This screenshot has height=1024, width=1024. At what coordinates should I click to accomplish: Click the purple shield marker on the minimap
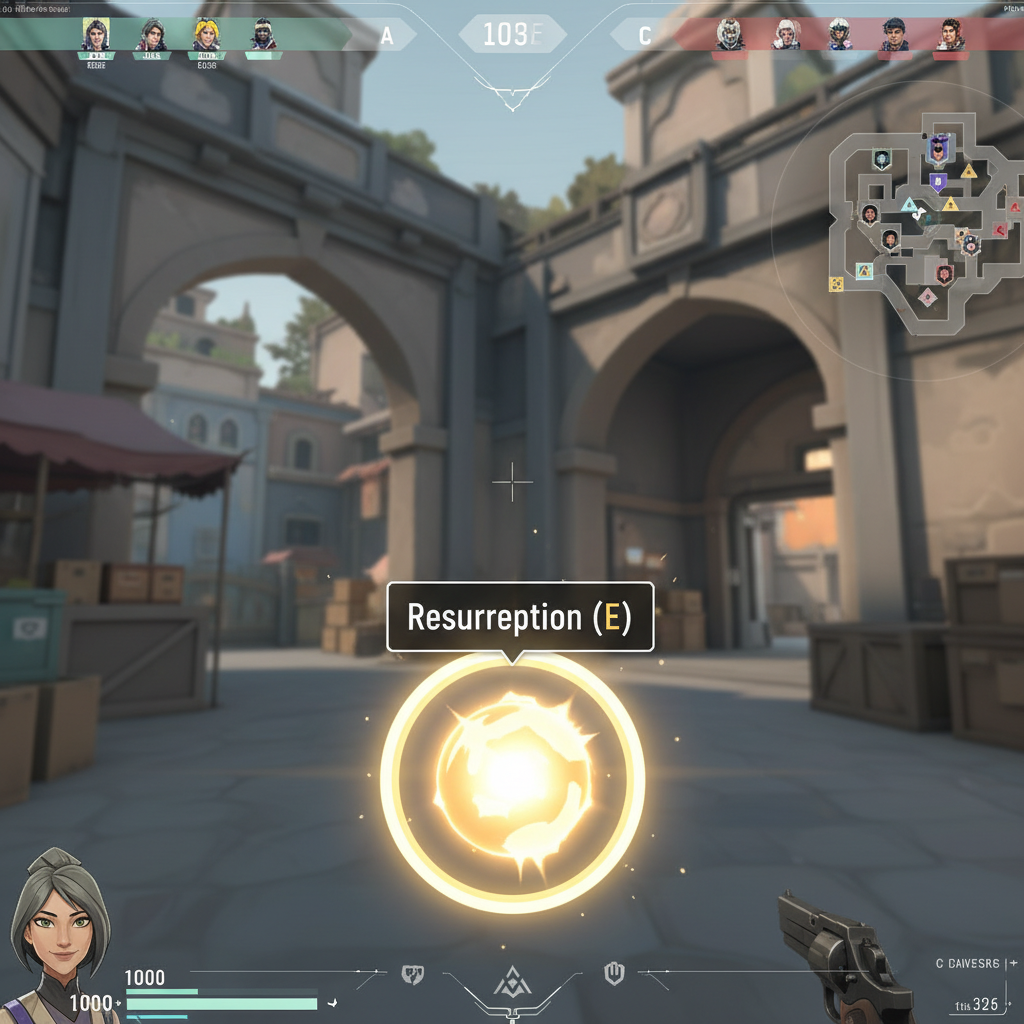pos(938,182)
